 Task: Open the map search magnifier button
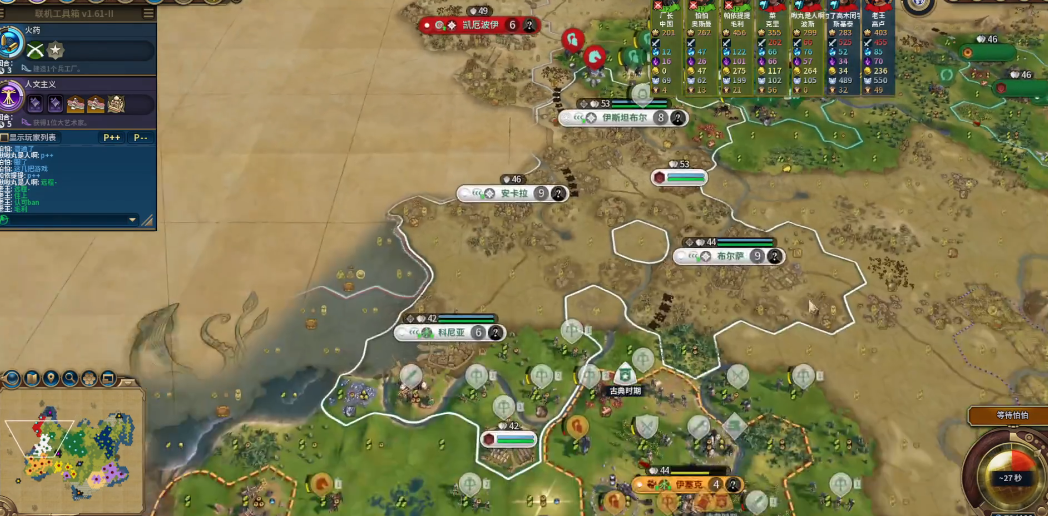(x=70, y=378)
